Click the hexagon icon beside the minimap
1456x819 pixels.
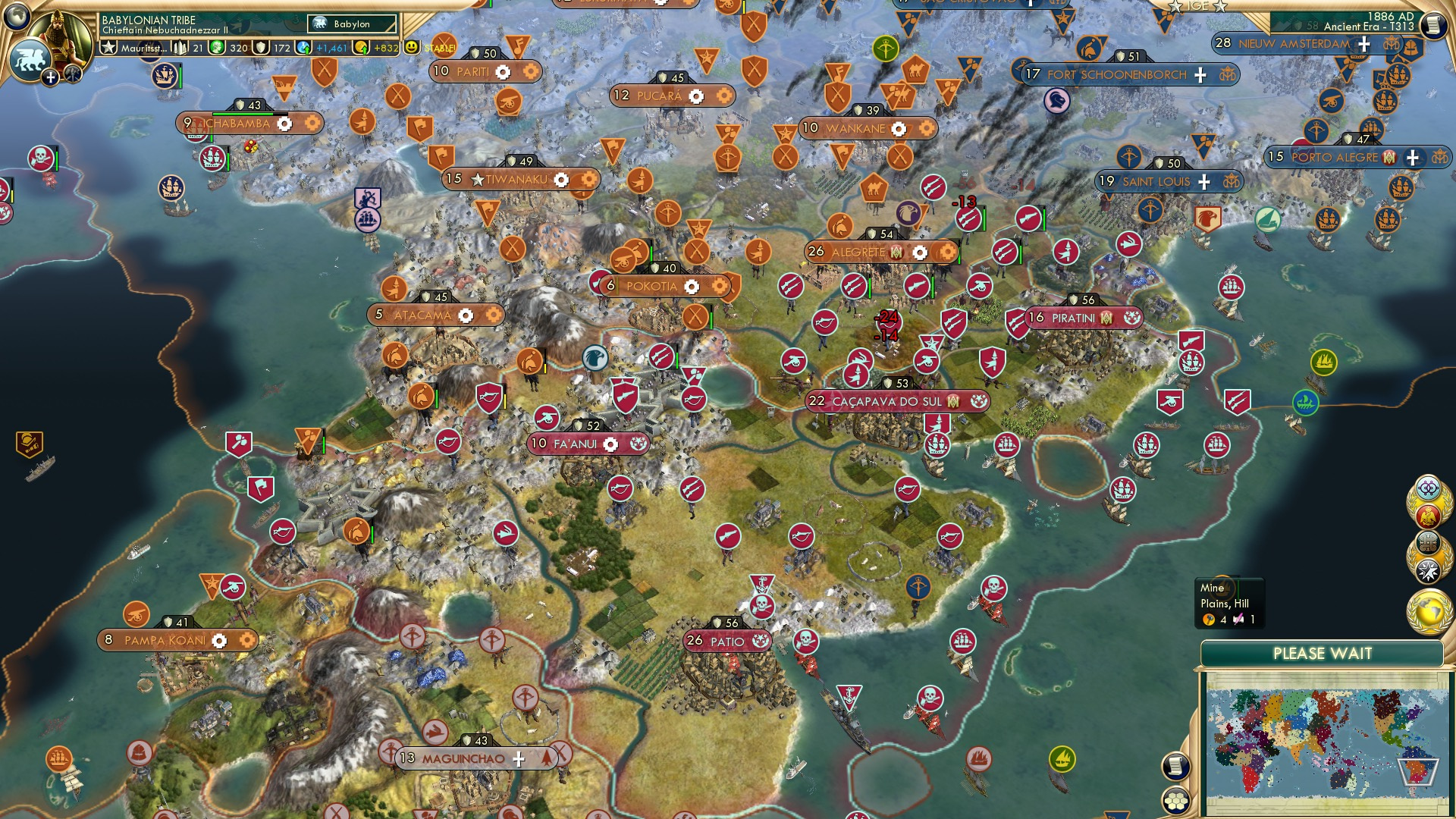coord(1175,802)
